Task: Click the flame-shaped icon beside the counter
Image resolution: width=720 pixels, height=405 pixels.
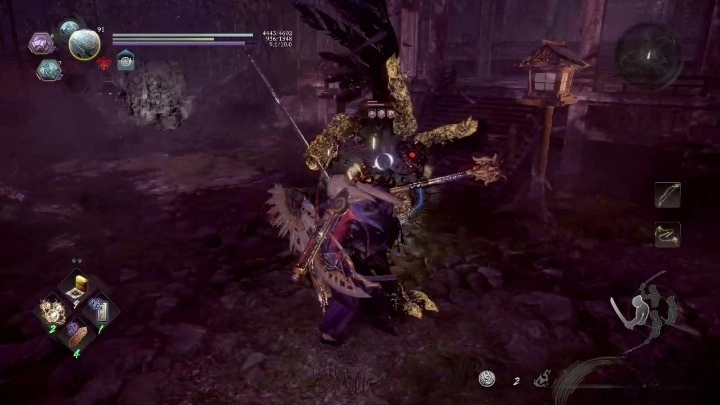Action: (543, 378)
